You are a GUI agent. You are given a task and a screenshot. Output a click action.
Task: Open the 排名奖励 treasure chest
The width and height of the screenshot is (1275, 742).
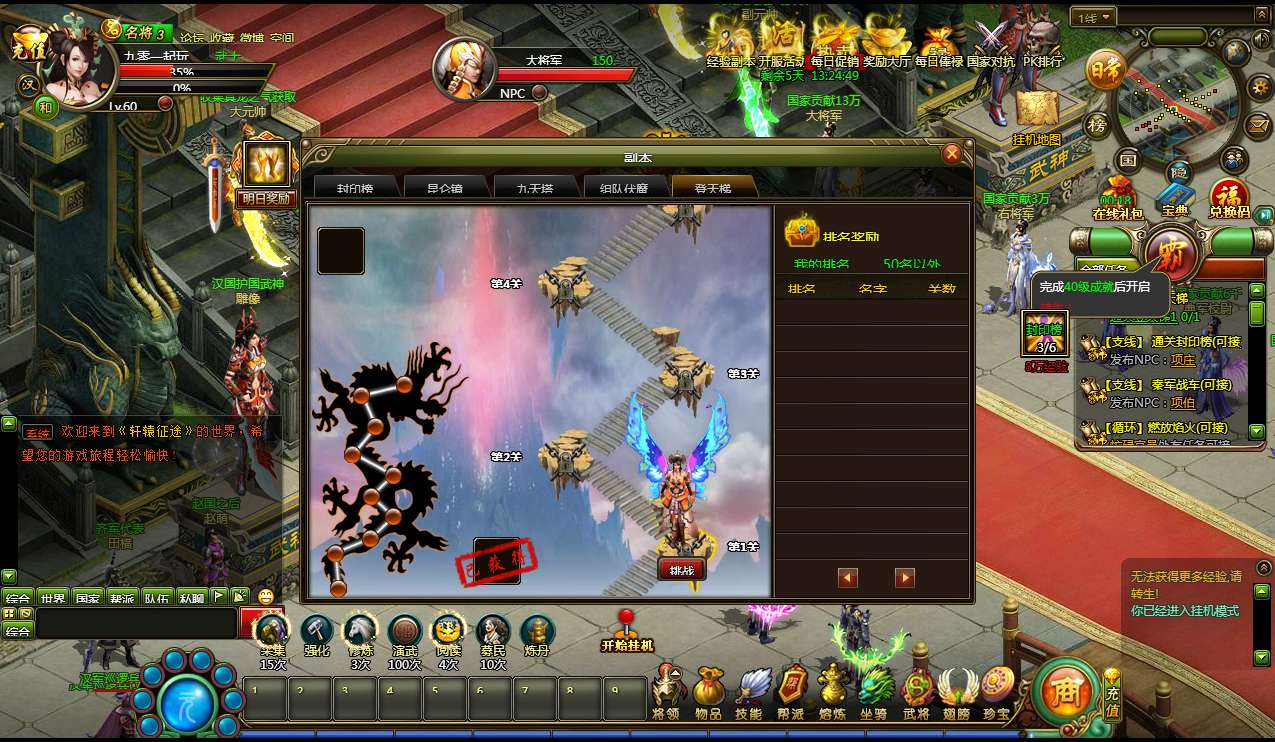coord(802,232)
